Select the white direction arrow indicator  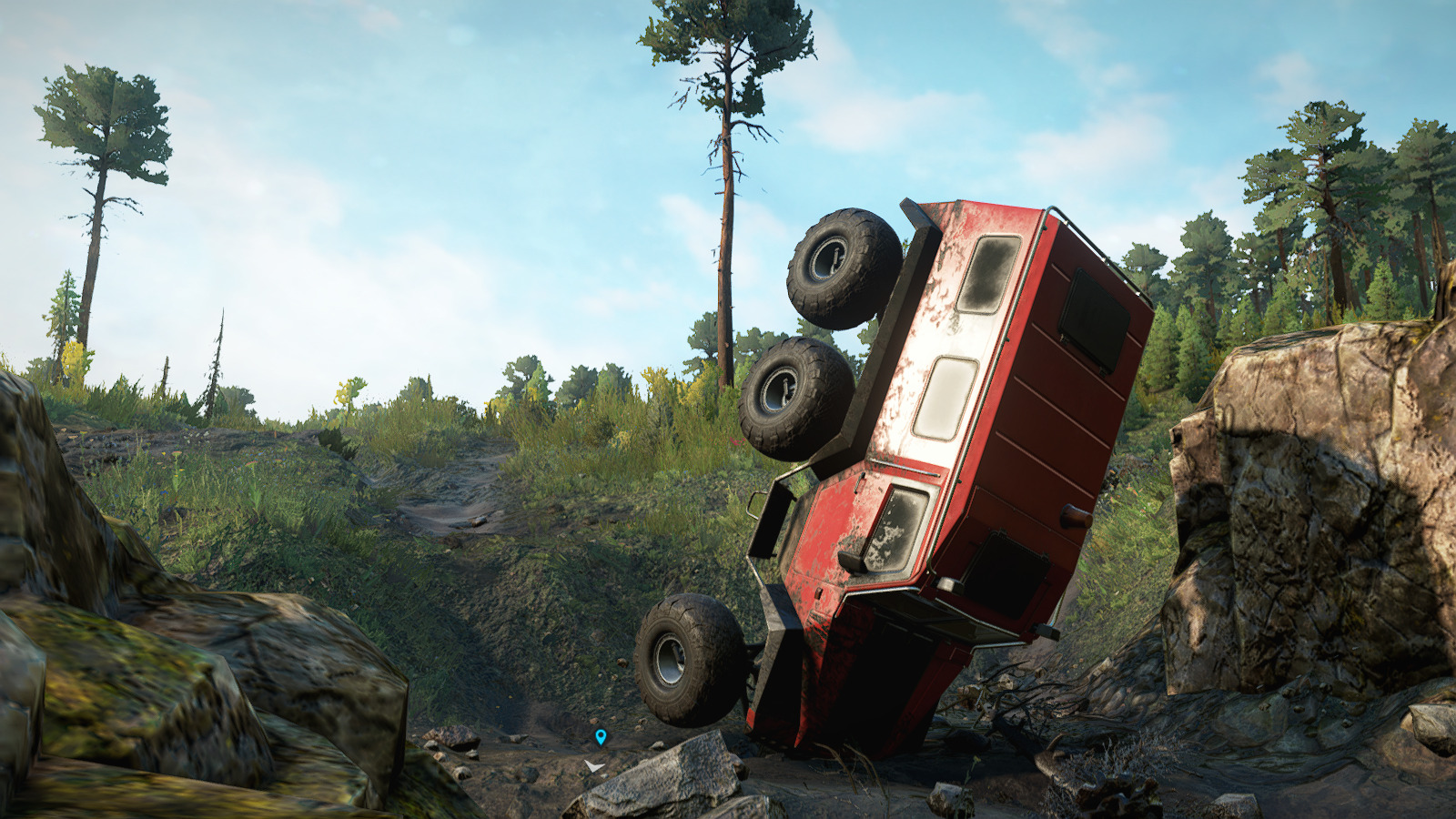594,767
